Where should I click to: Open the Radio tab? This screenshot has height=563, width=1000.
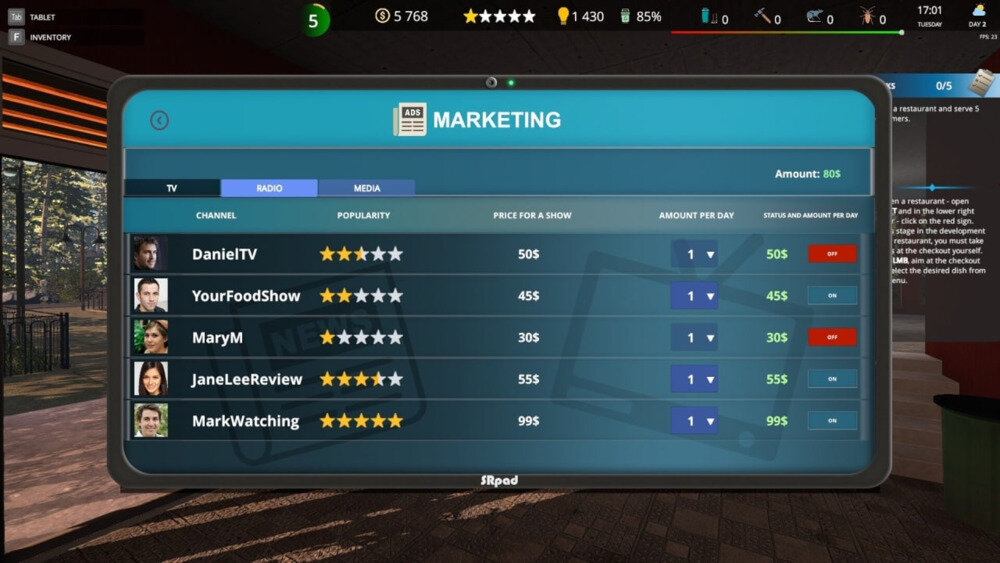tap(269, 188)
